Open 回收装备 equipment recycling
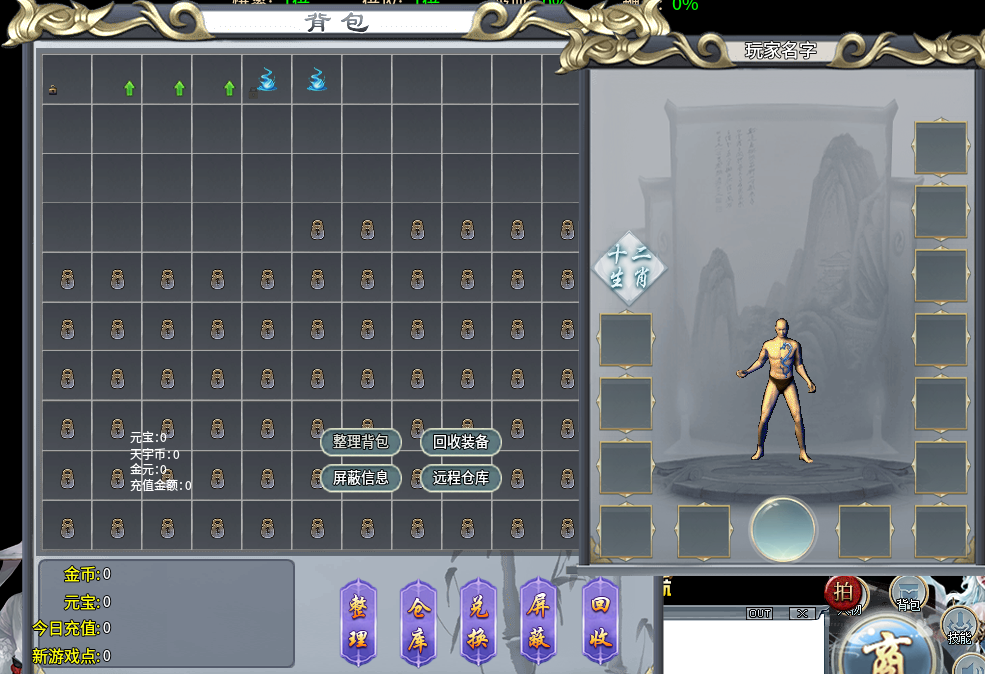 [460, 442]
